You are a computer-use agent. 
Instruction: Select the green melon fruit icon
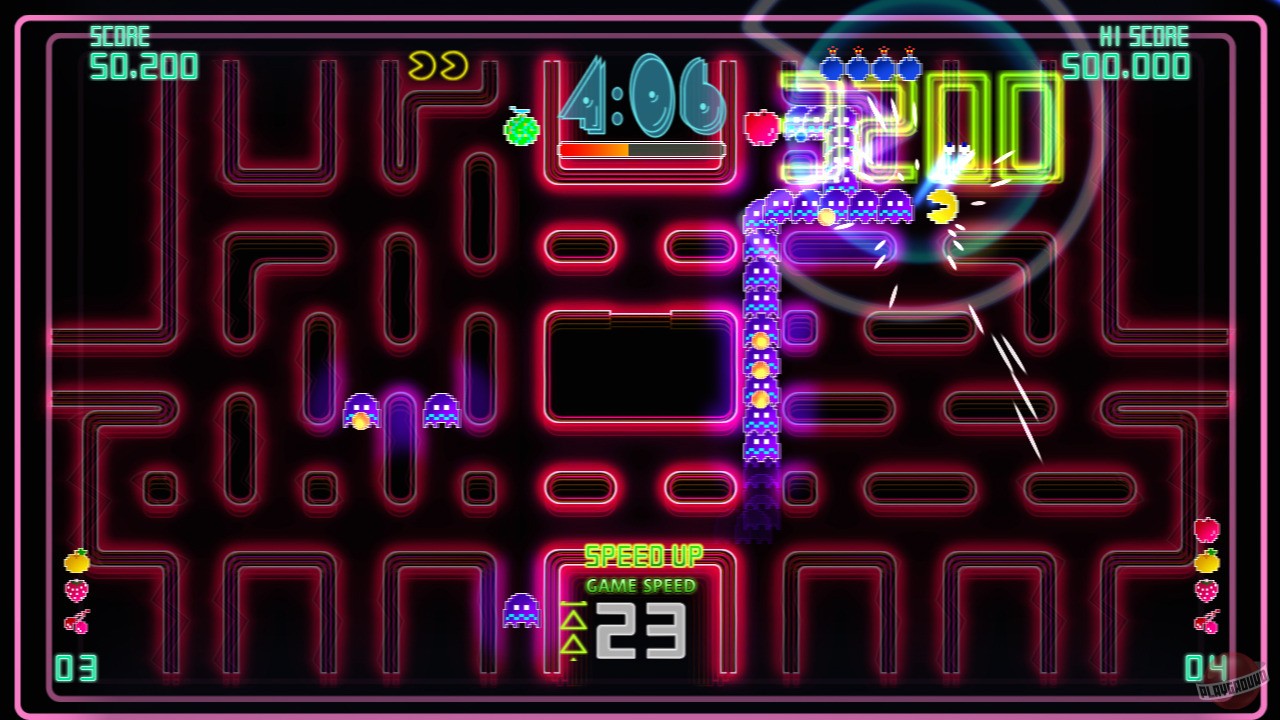[520, 130]
